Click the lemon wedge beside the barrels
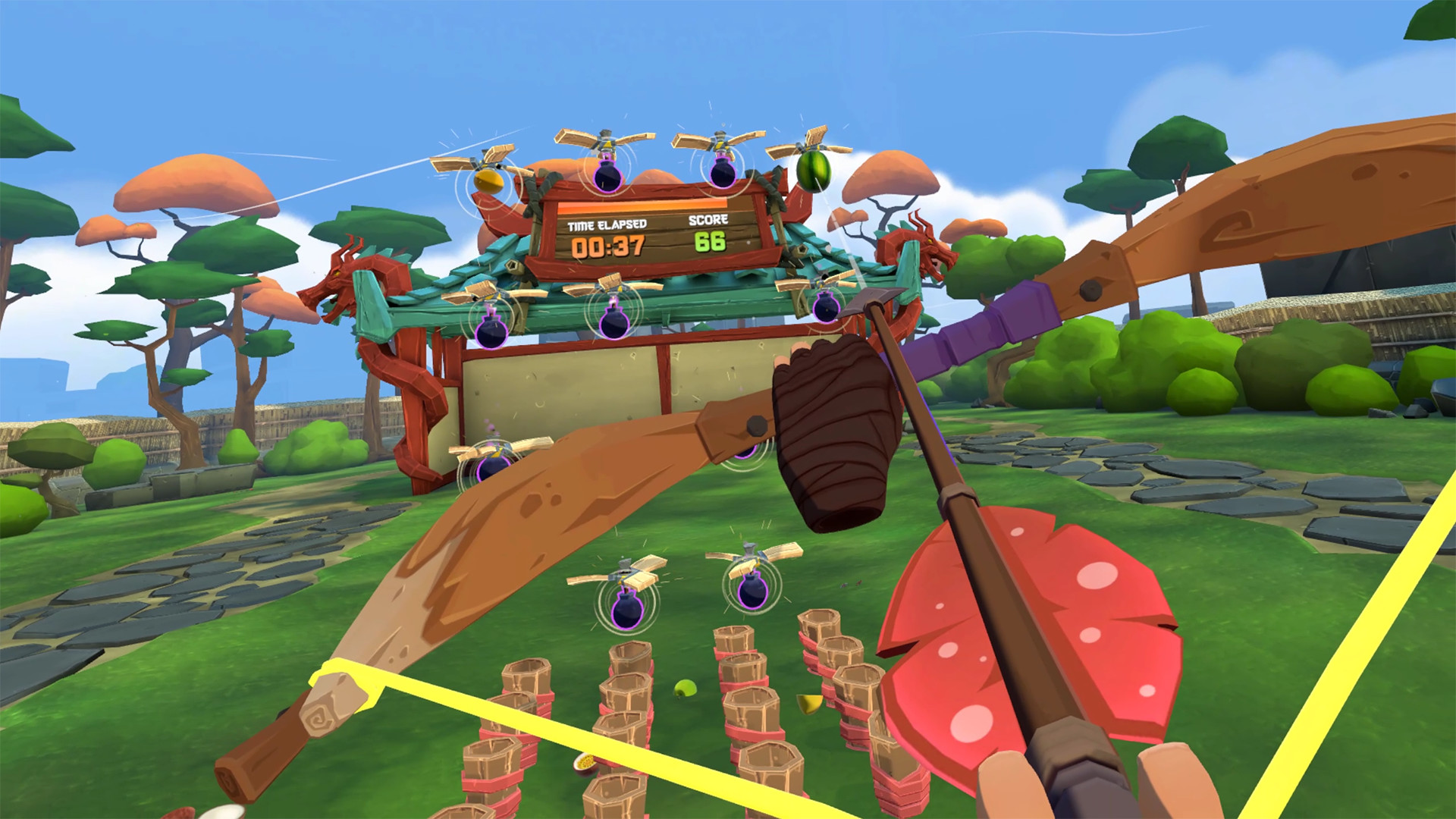This screenshot has width=1456, height=819. [810, 705]
